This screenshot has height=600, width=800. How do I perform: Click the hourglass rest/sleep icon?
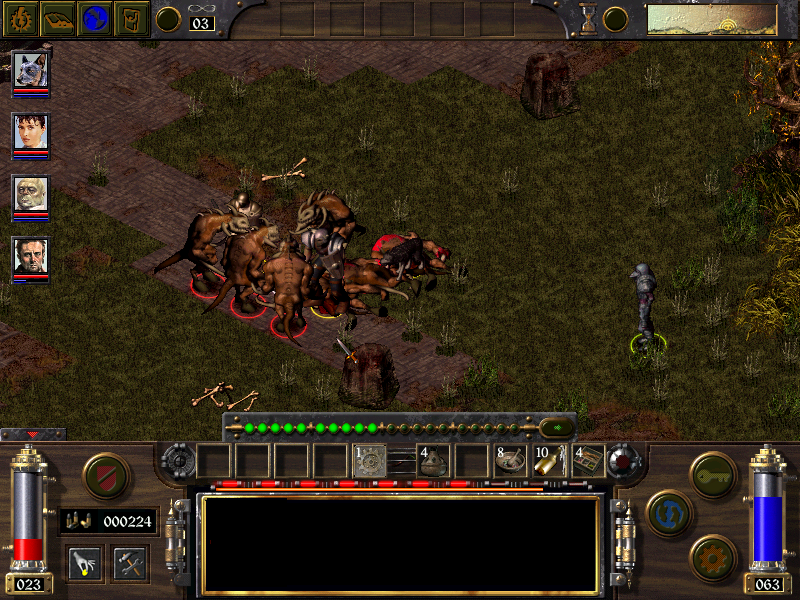pos(589,19)
